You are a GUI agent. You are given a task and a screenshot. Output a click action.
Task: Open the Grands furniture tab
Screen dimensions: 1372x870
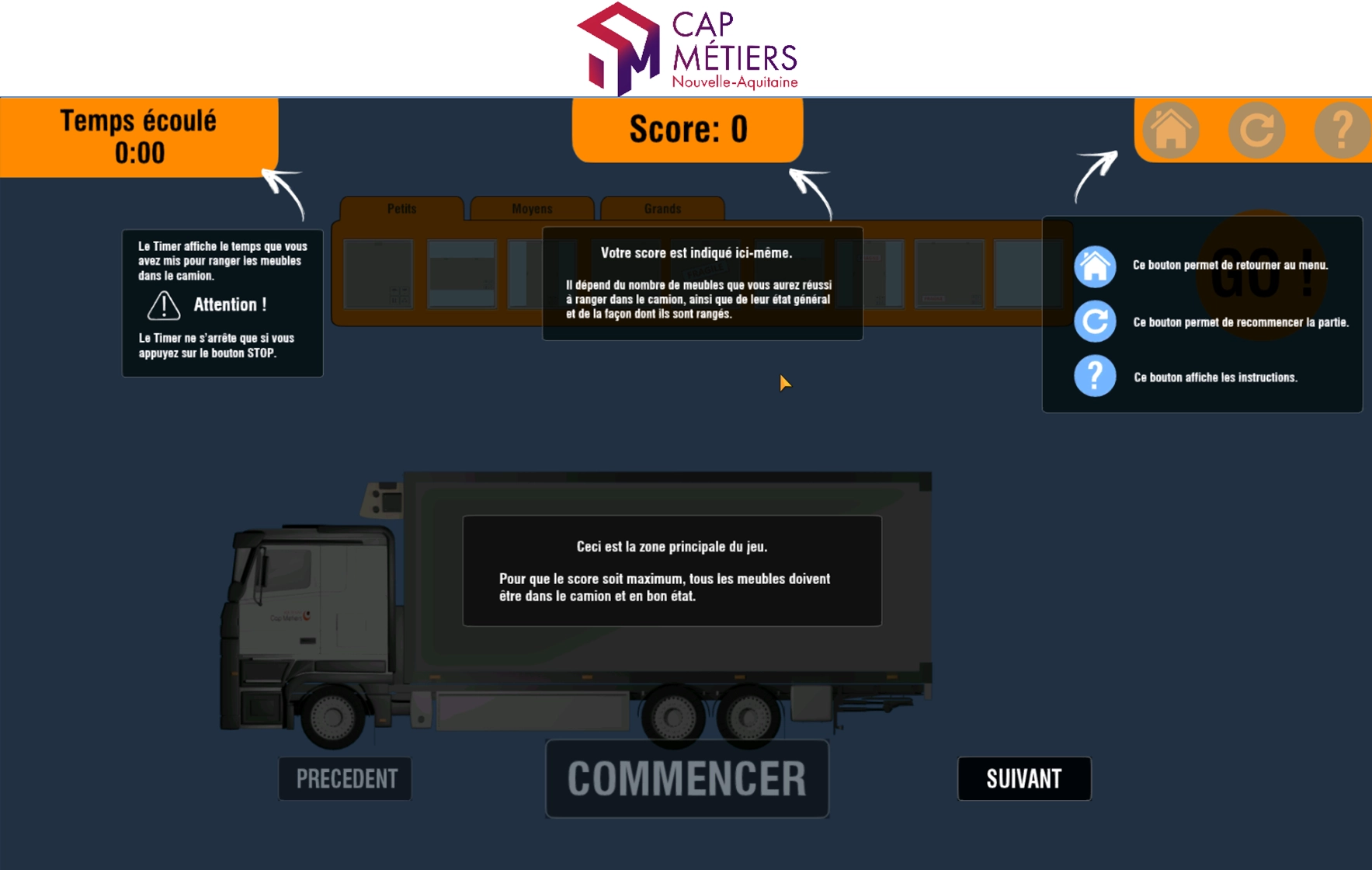coord(662,208)
